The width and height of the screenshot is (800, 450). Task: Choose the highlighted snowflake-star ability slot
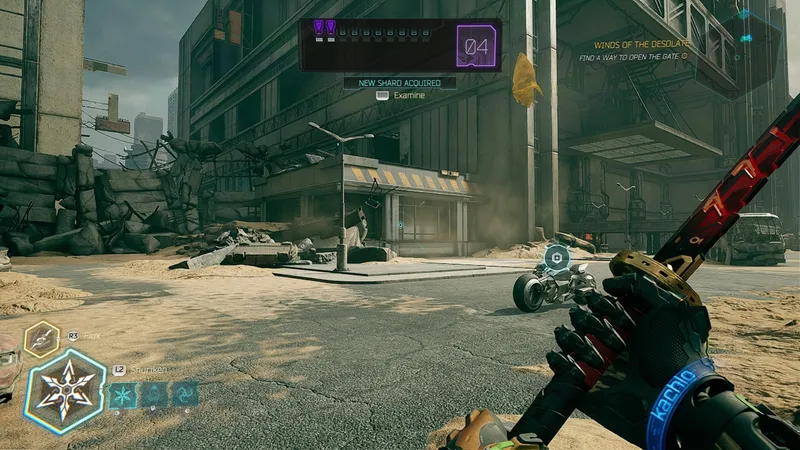point(123,397)
